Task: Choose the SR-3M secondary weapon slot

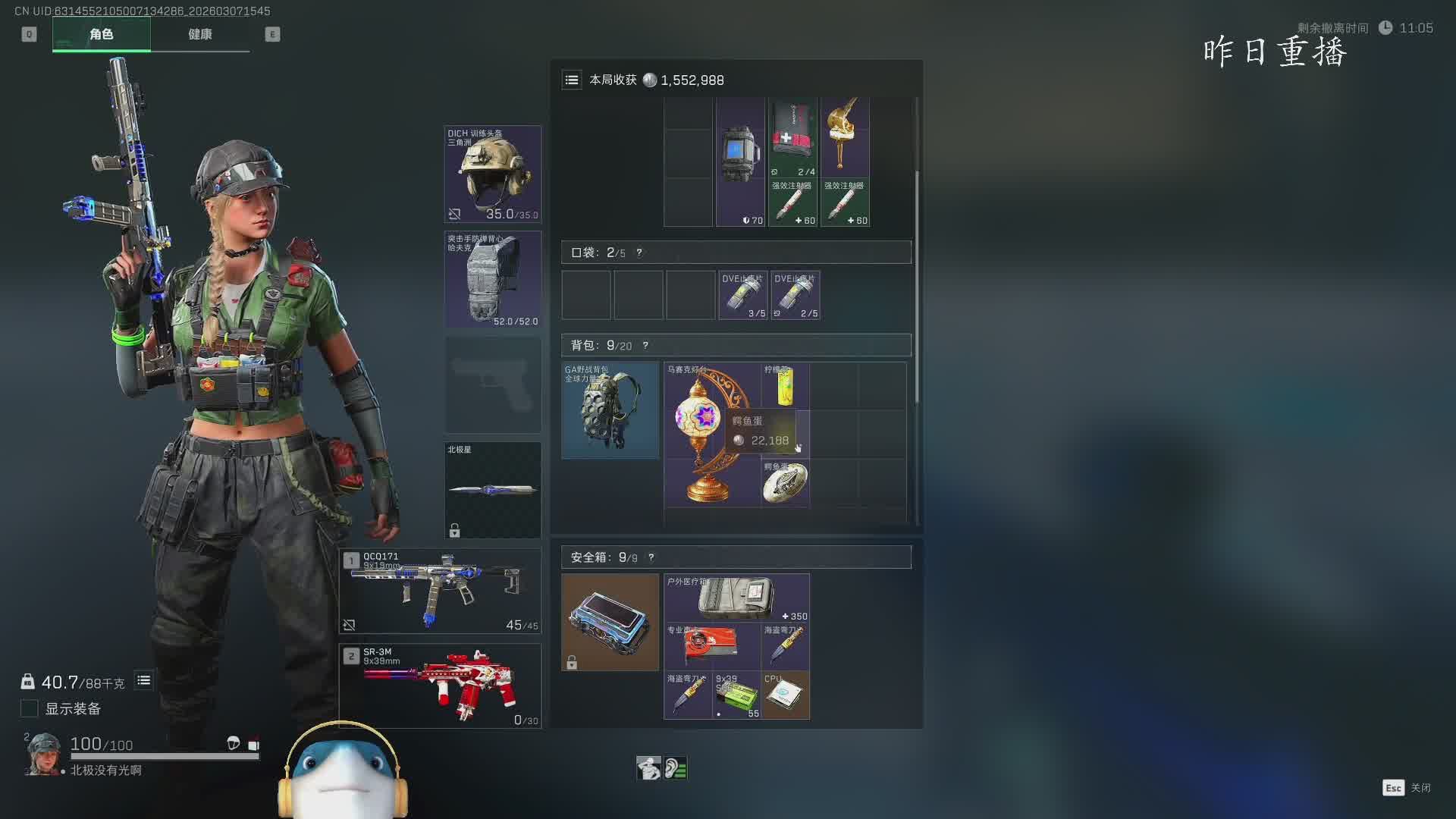Action: point(440,686)
